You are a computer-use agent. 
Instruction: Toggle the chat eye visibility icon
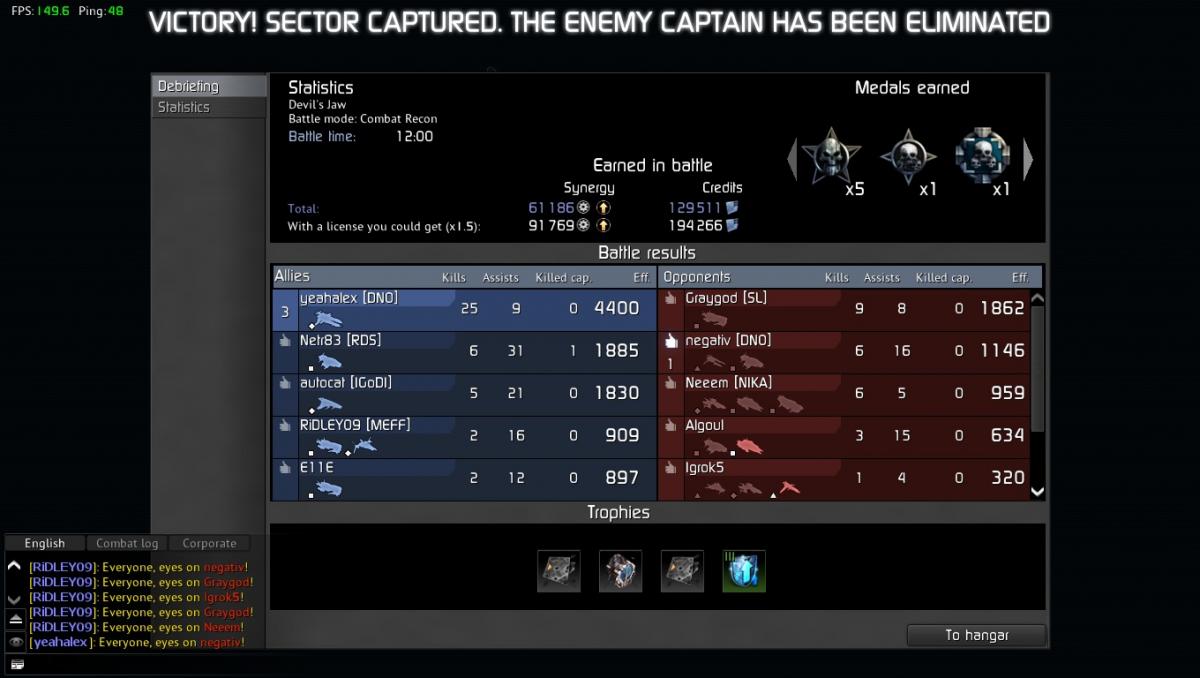point(15,642)
